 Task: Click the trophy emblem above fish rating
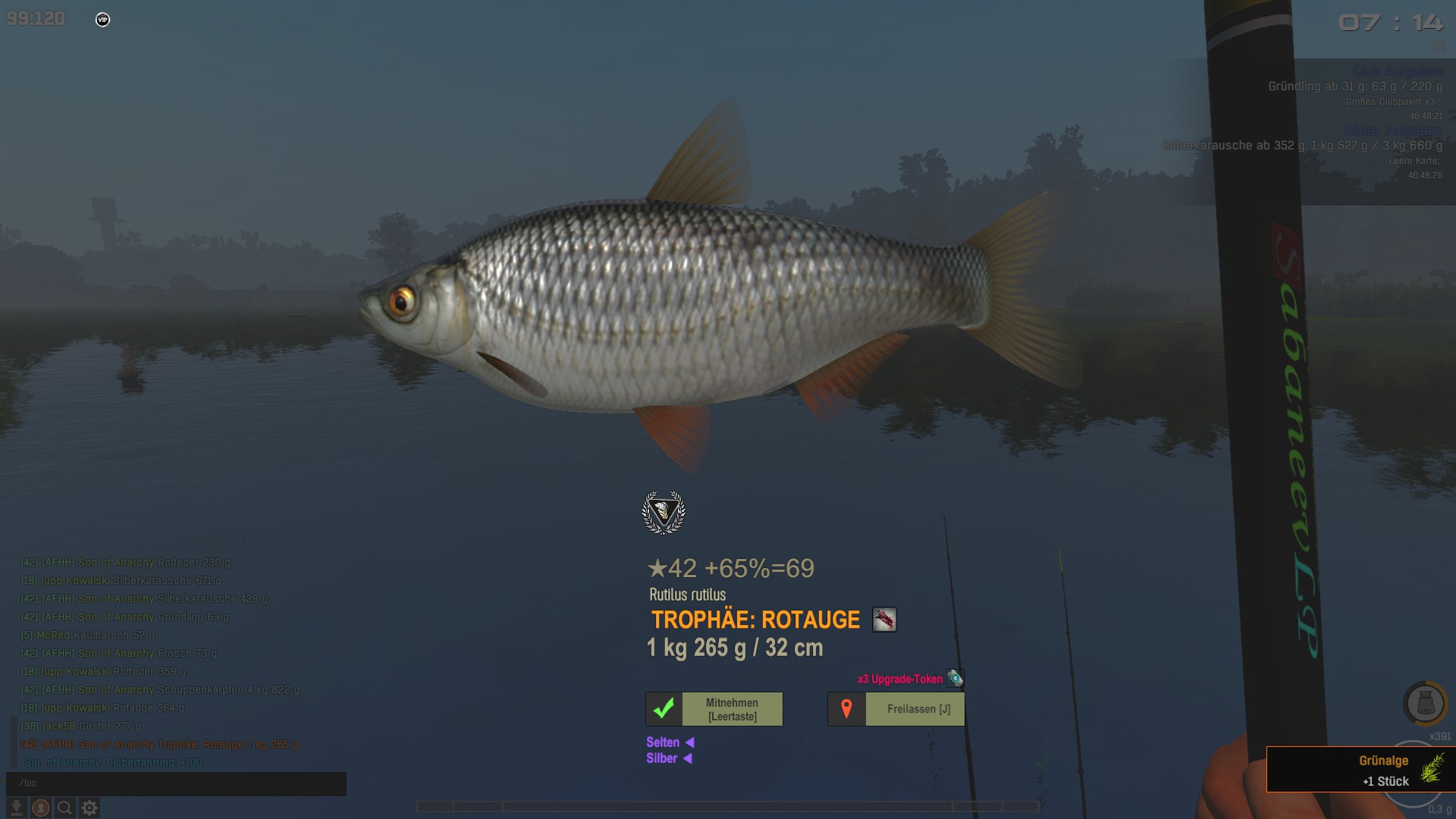tap(664, 513)
